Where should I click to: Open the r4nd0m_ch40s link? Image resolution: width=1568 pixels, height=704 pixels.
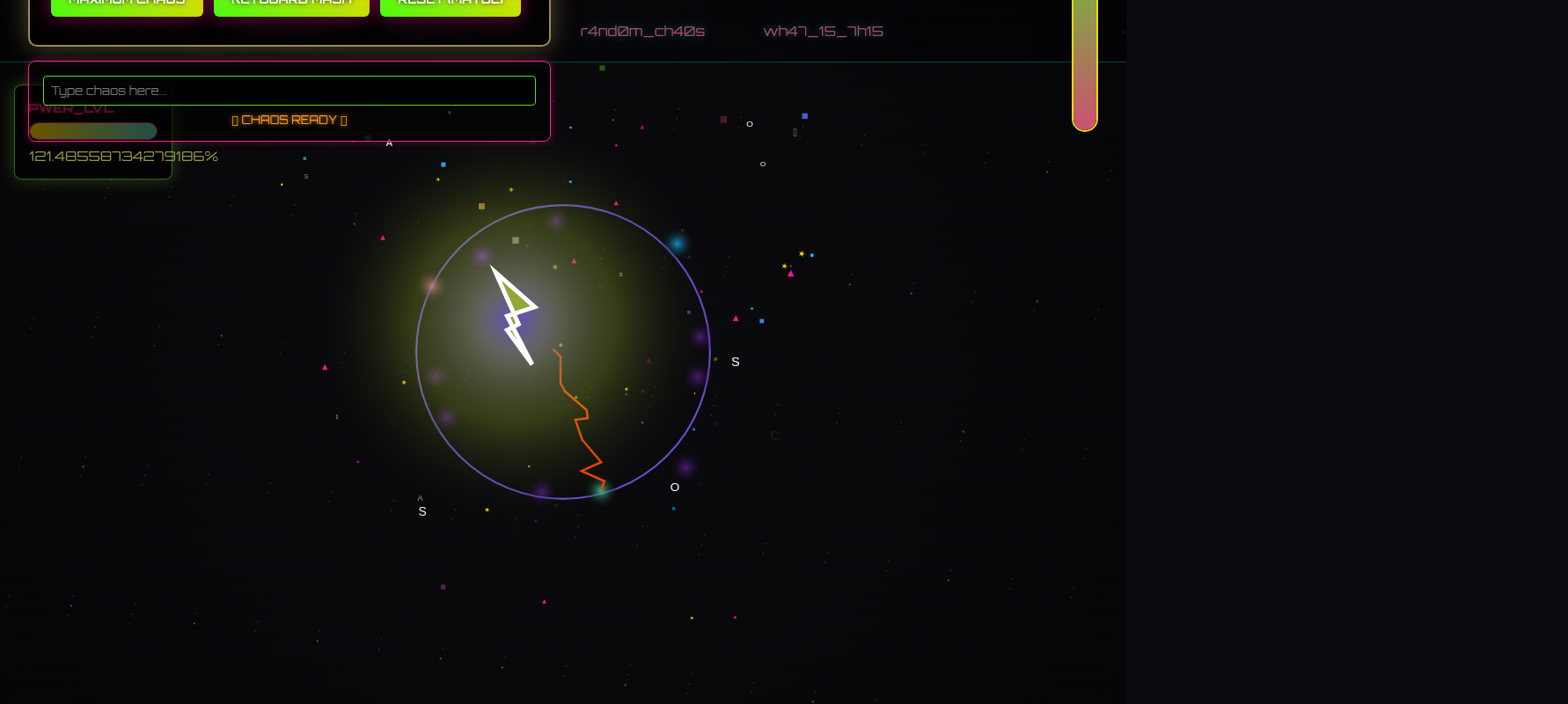point(642,32)
